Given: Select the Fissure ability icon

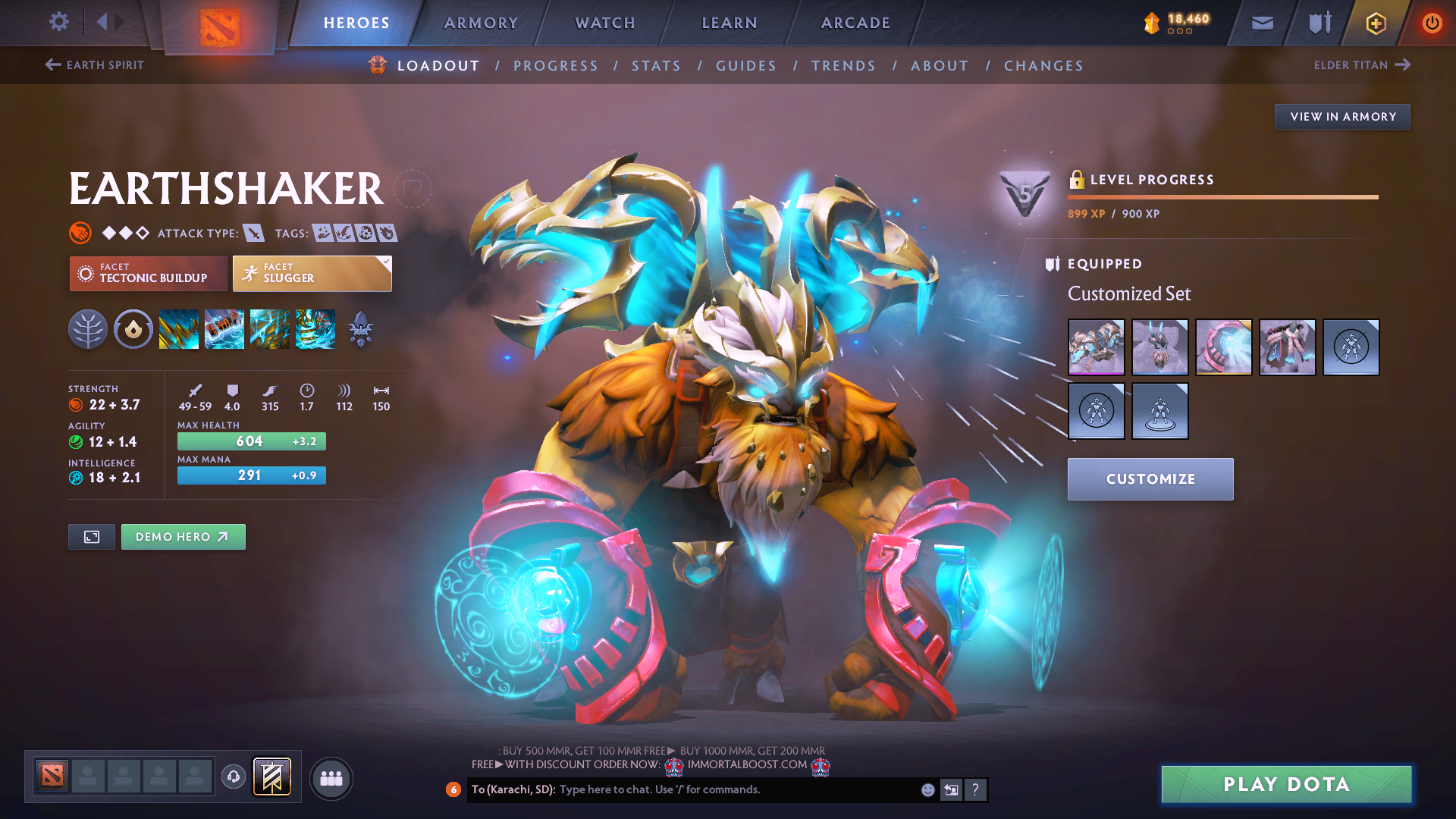Looking at the screenshot, I should 179,329.
